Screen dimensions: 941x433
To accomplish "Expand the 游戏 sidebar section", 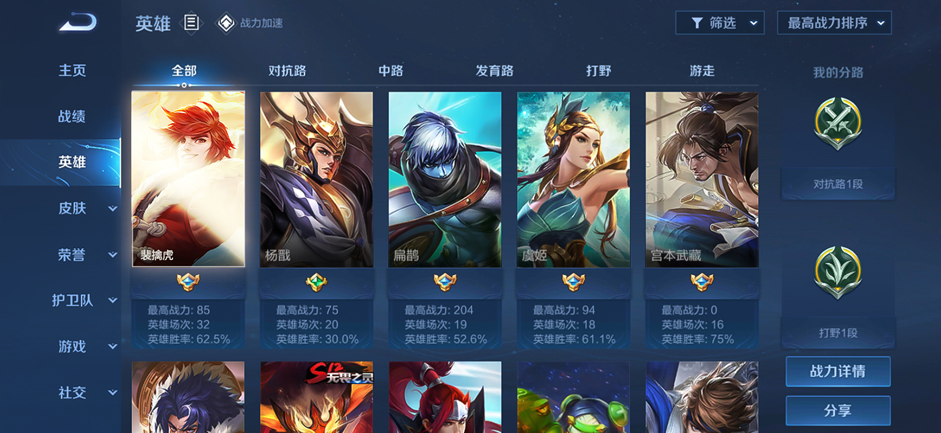I will (x=84, y=346).
